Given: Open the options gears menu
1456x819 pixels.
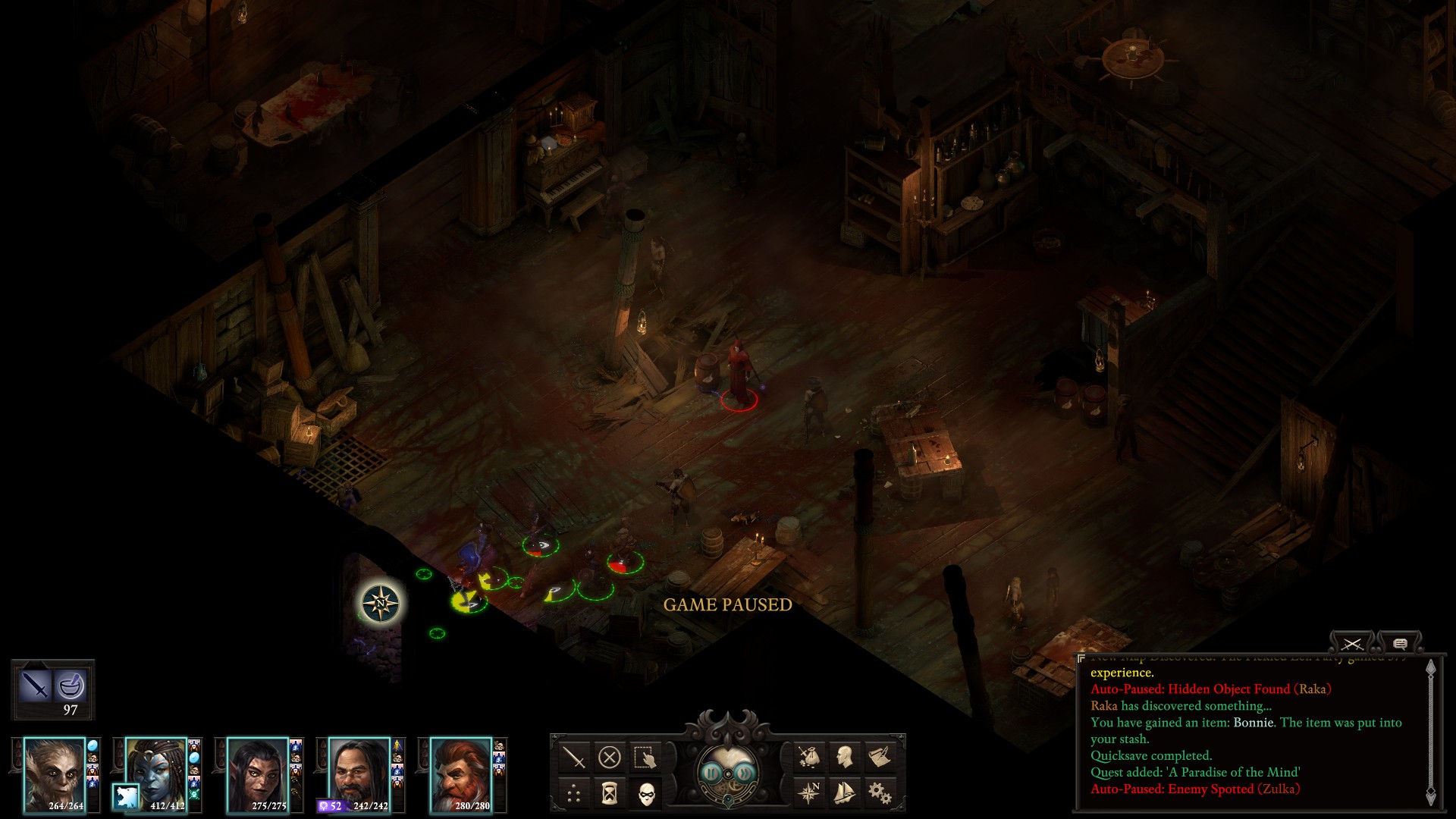Looking at the screenshot, I should 880,793.
